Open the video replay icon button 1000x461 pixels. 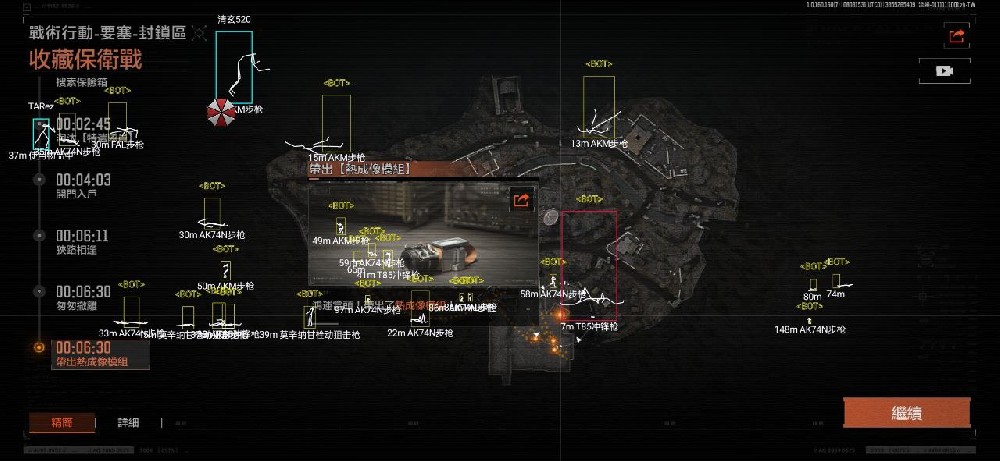[943, 71]
